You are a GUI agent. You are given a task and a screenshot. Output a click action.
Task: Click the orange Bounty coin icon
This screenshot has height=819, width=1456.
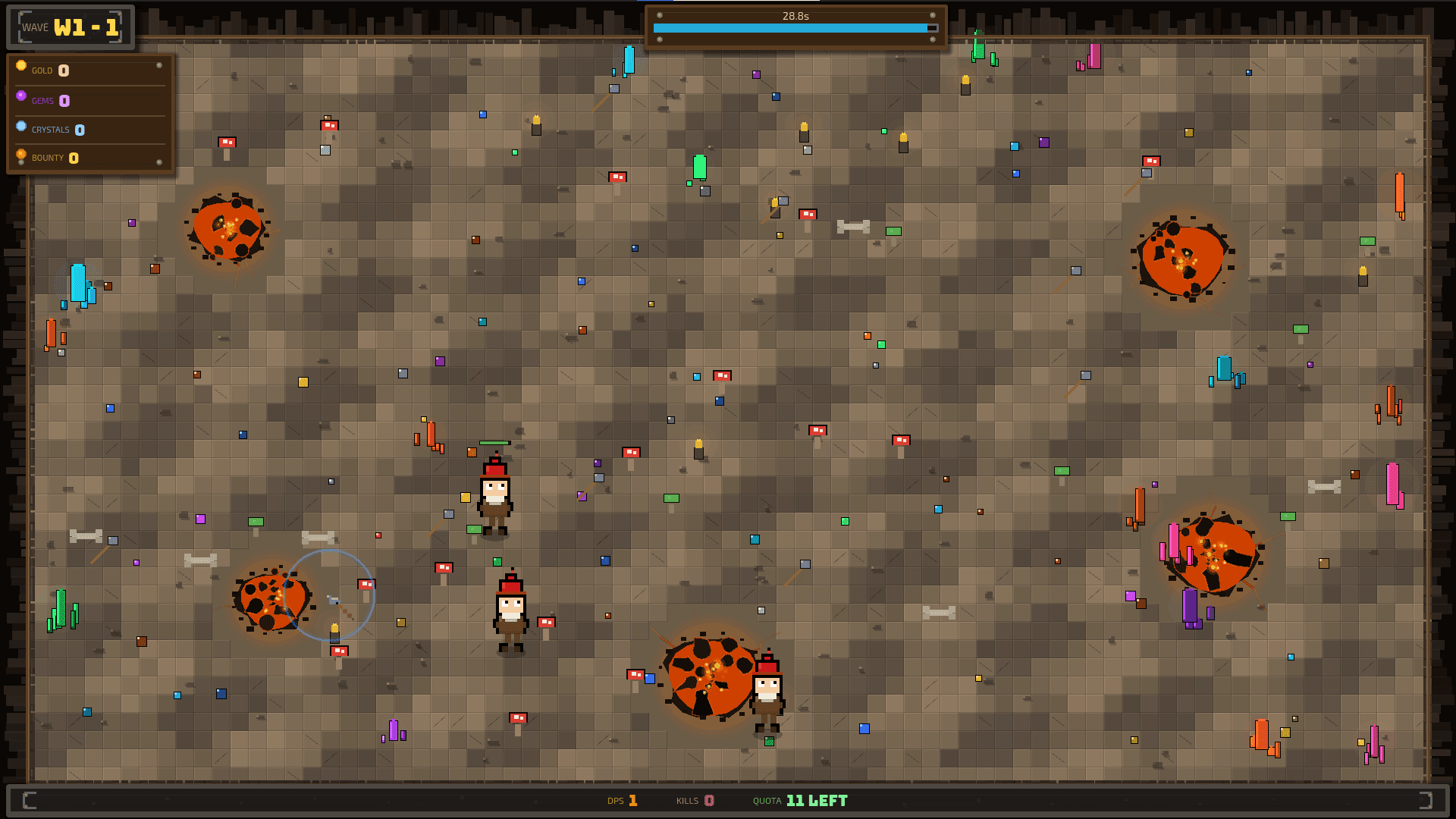click(x=21, y=155)
